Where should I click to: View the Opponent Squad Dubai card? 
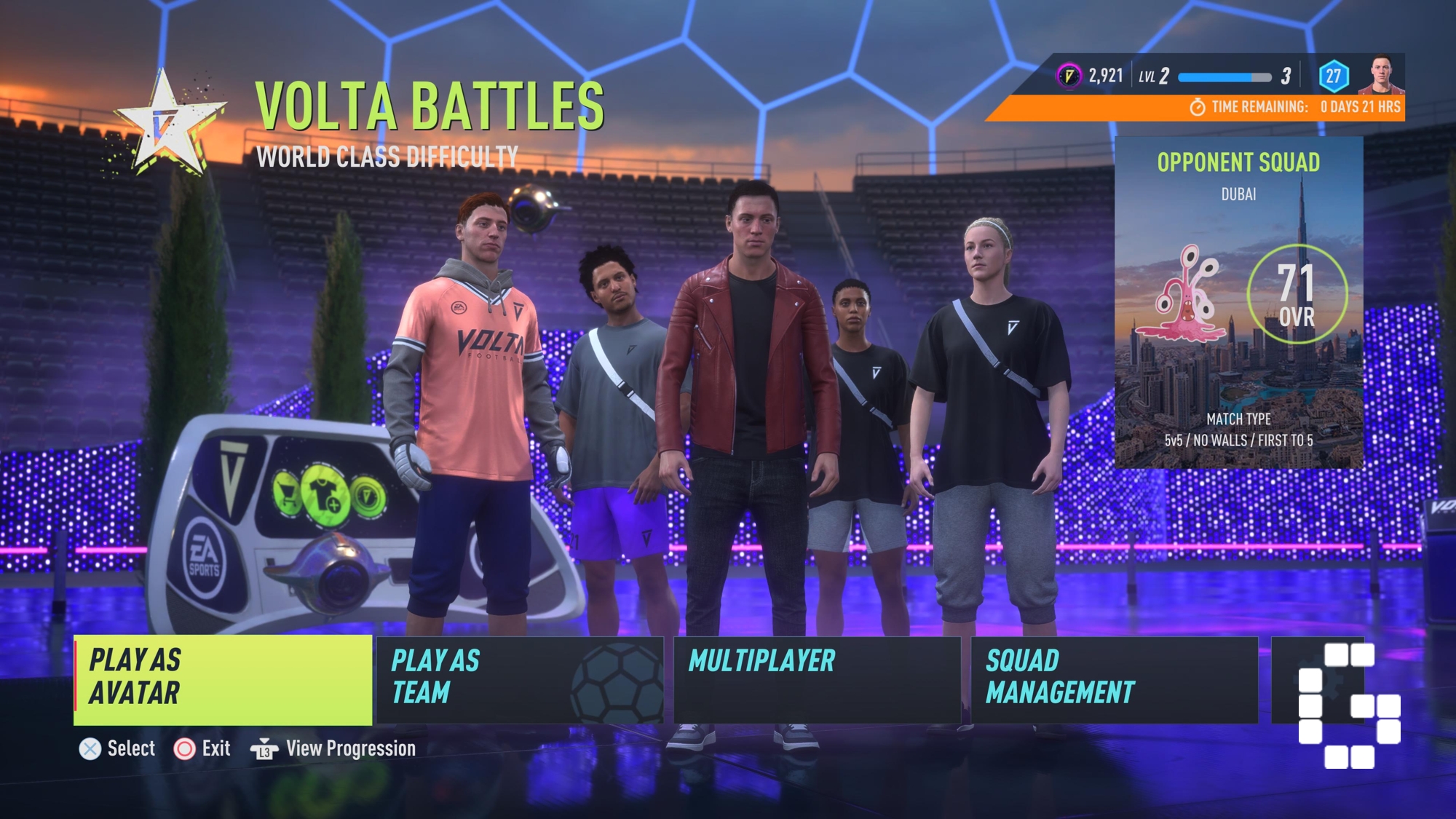(x=1238, y=302)
